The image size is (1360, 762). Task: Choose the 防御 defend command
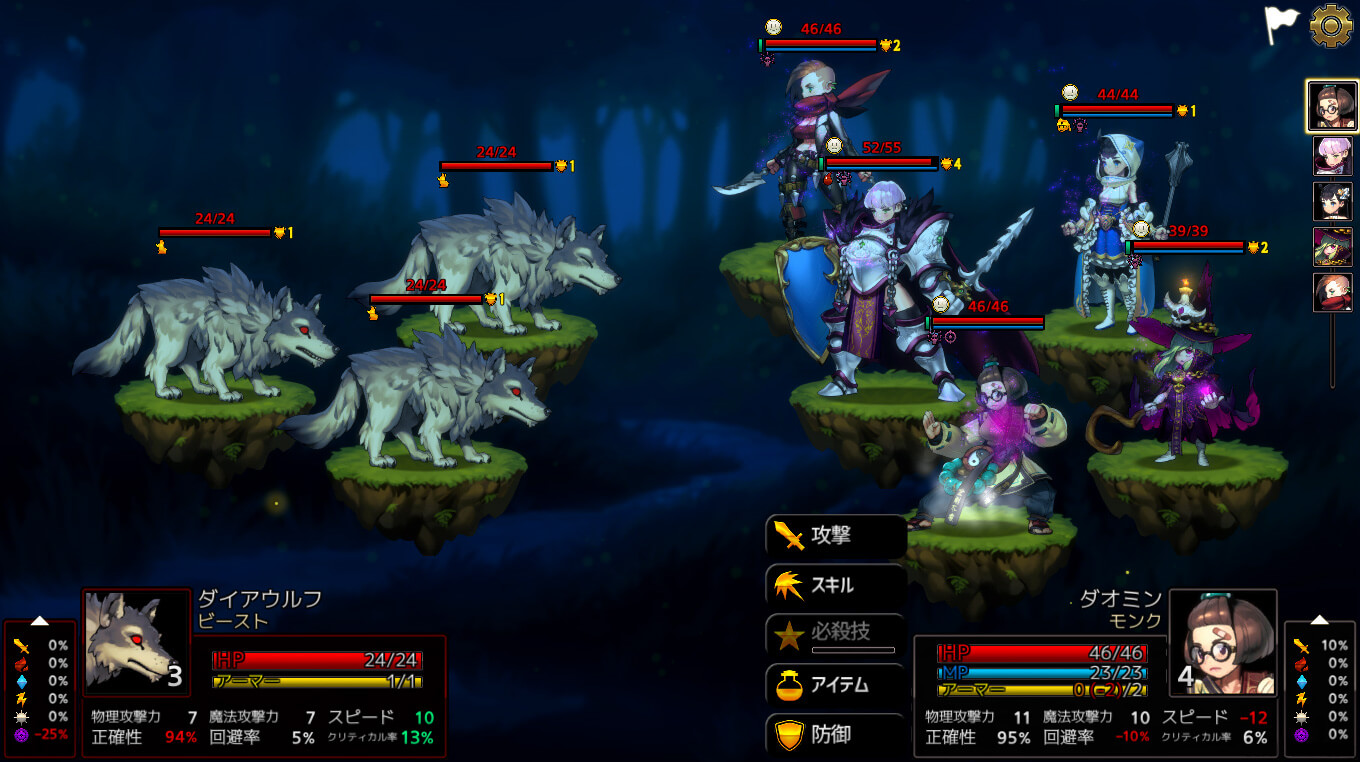(835, 735)
